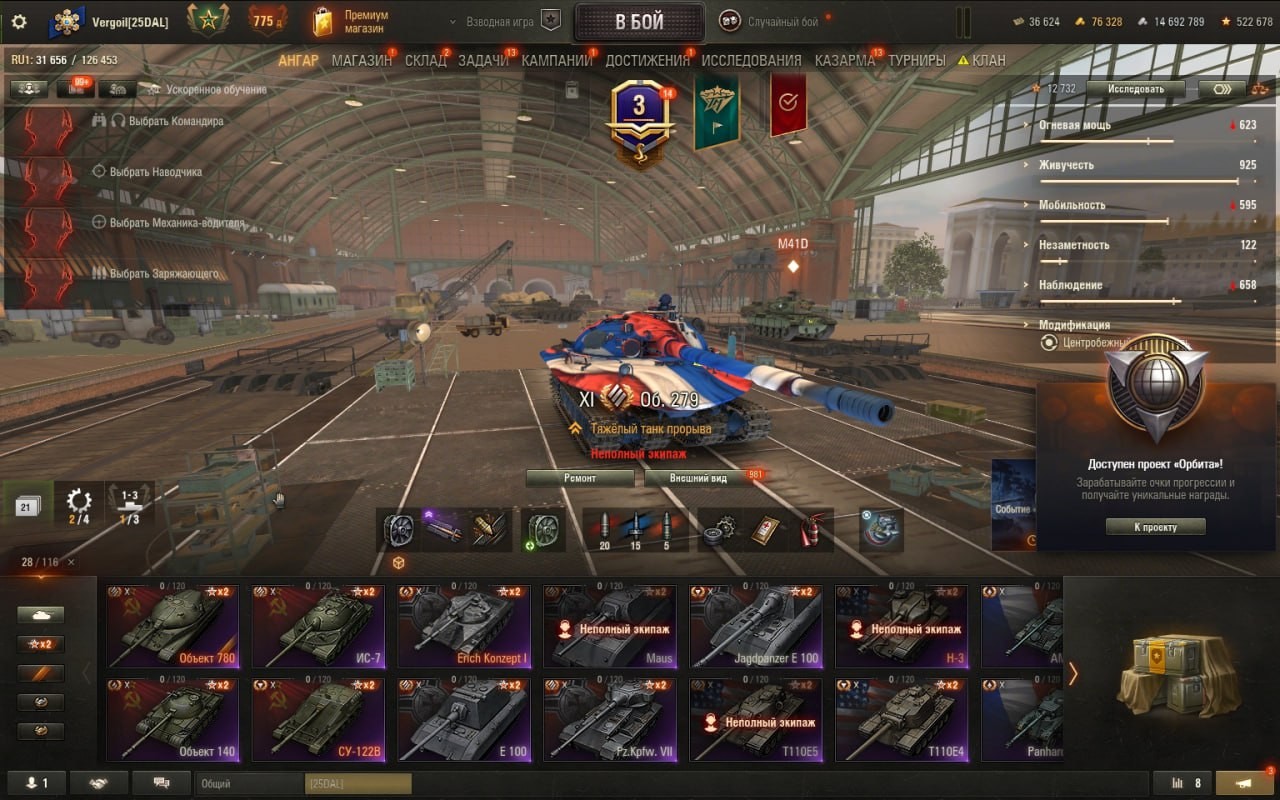
Task: Open the КАЗАРМА tab
Action: click(x=844, y=60)
